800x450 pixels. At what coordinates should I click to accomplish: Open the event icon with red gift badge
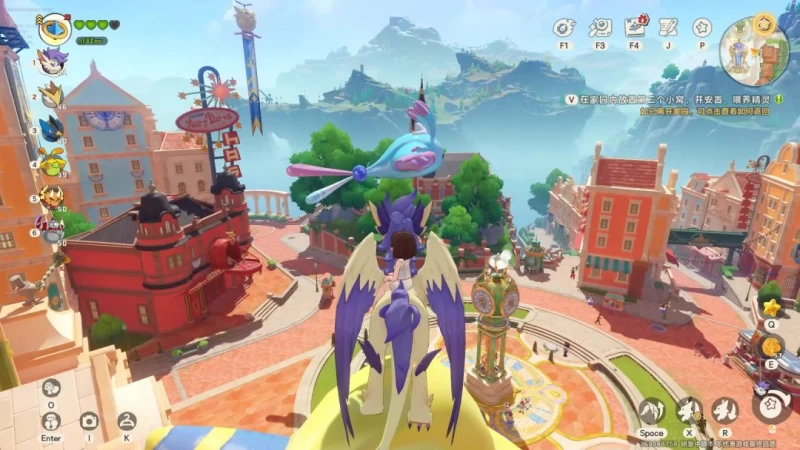tap(634, 27)
